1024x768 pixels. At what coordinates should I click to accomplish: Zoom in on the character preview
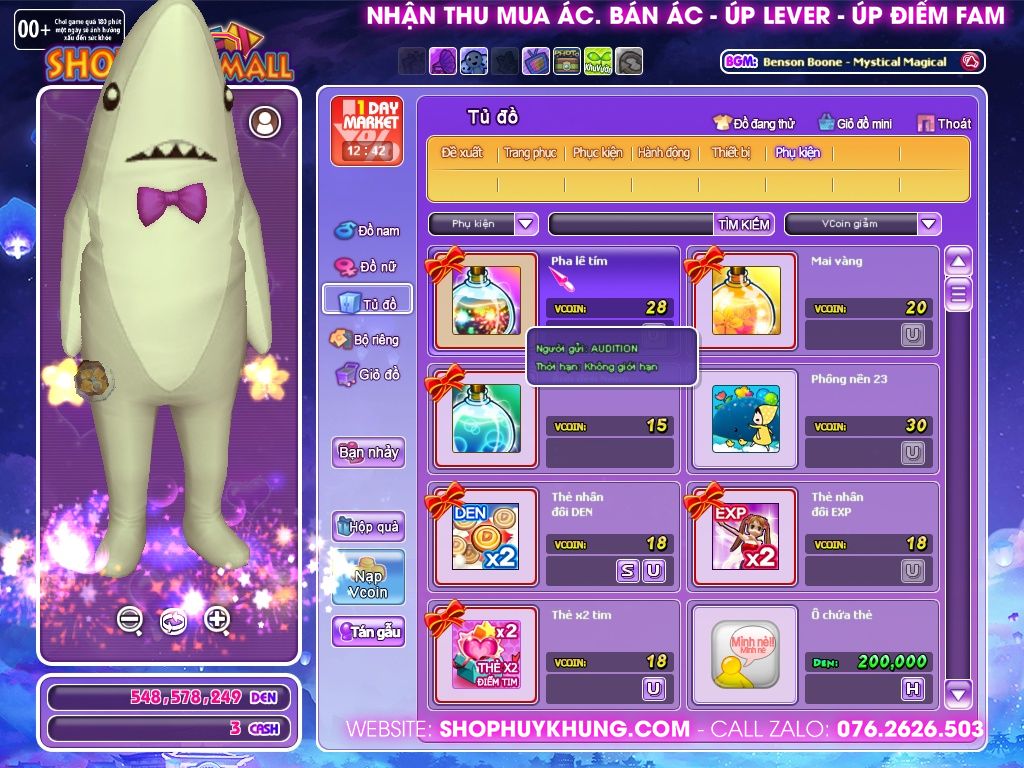click(217, 620)
